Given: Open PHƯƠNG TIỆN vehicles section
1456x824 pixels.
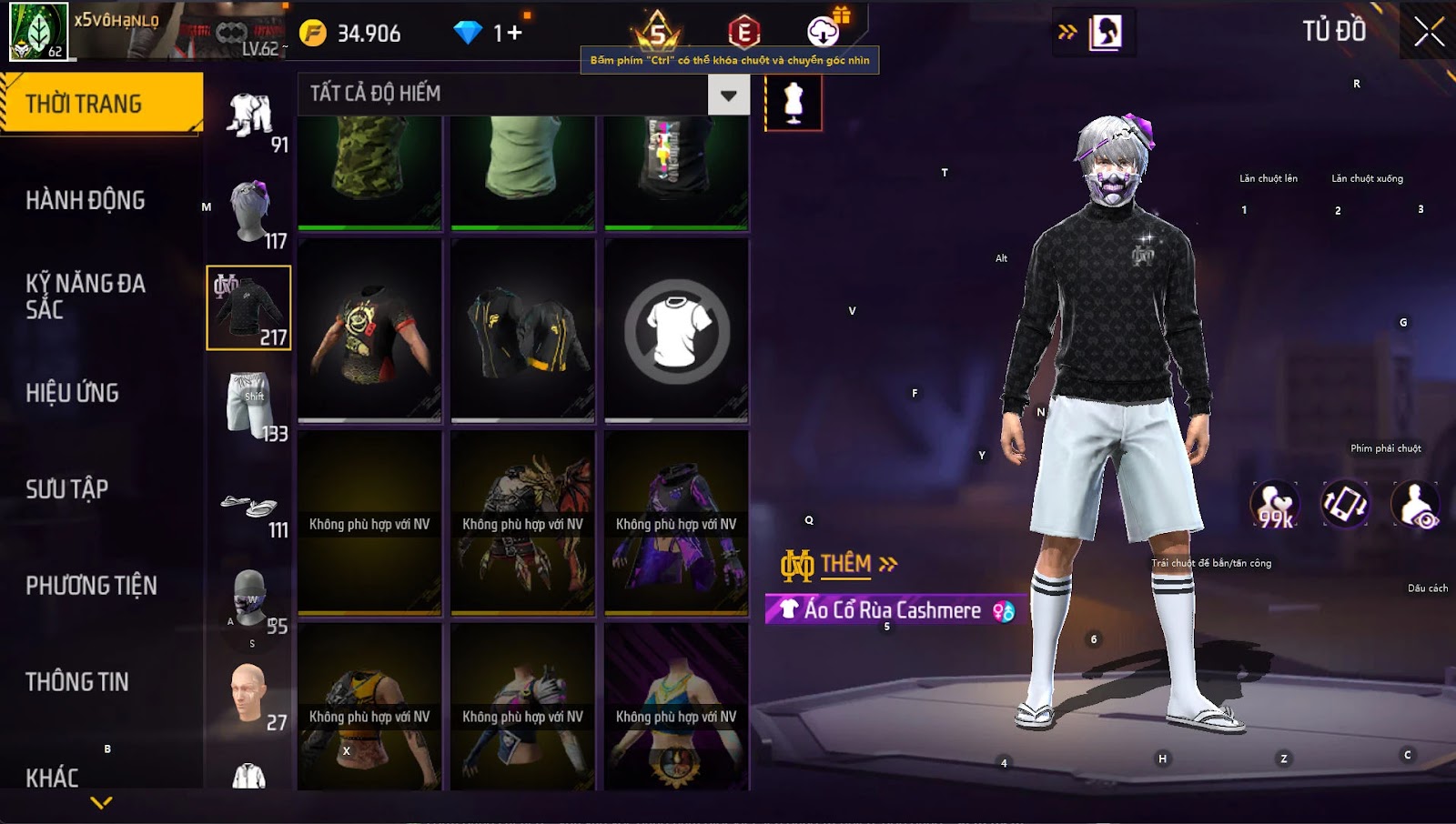Looking at the screenshot, I should (91, 586).
